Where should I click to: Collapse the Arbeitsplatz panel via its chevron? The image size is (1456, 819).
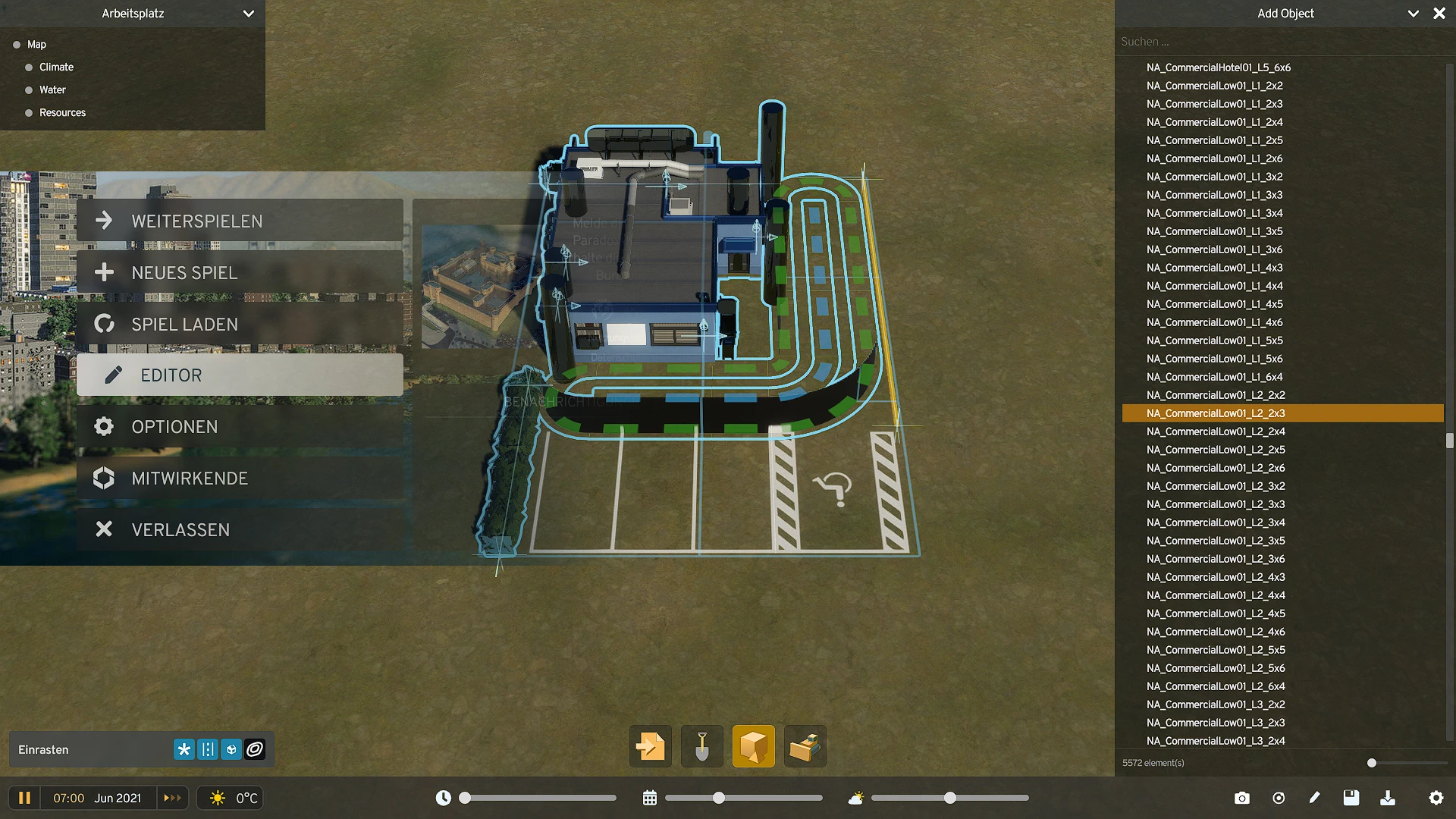click(249, 13)
